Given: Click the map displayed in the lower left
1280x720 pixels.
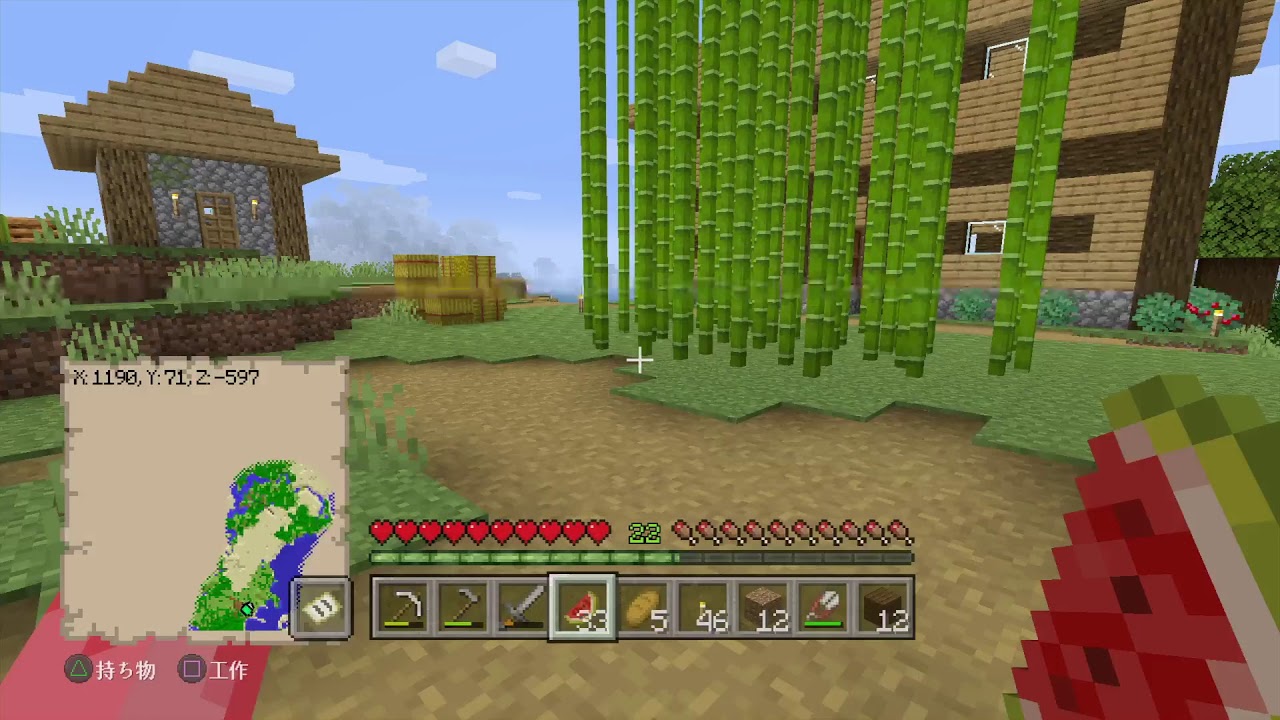Looking at the screenshot, I should 200,490.
